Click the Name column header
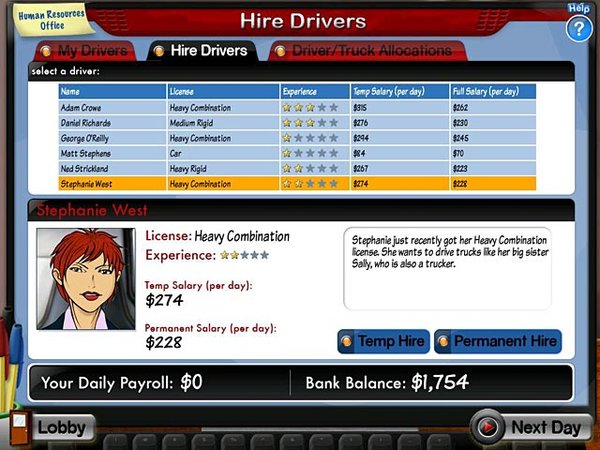Image resolution: width=600 pixels, height=450 pixels. [x=112, y=91]
